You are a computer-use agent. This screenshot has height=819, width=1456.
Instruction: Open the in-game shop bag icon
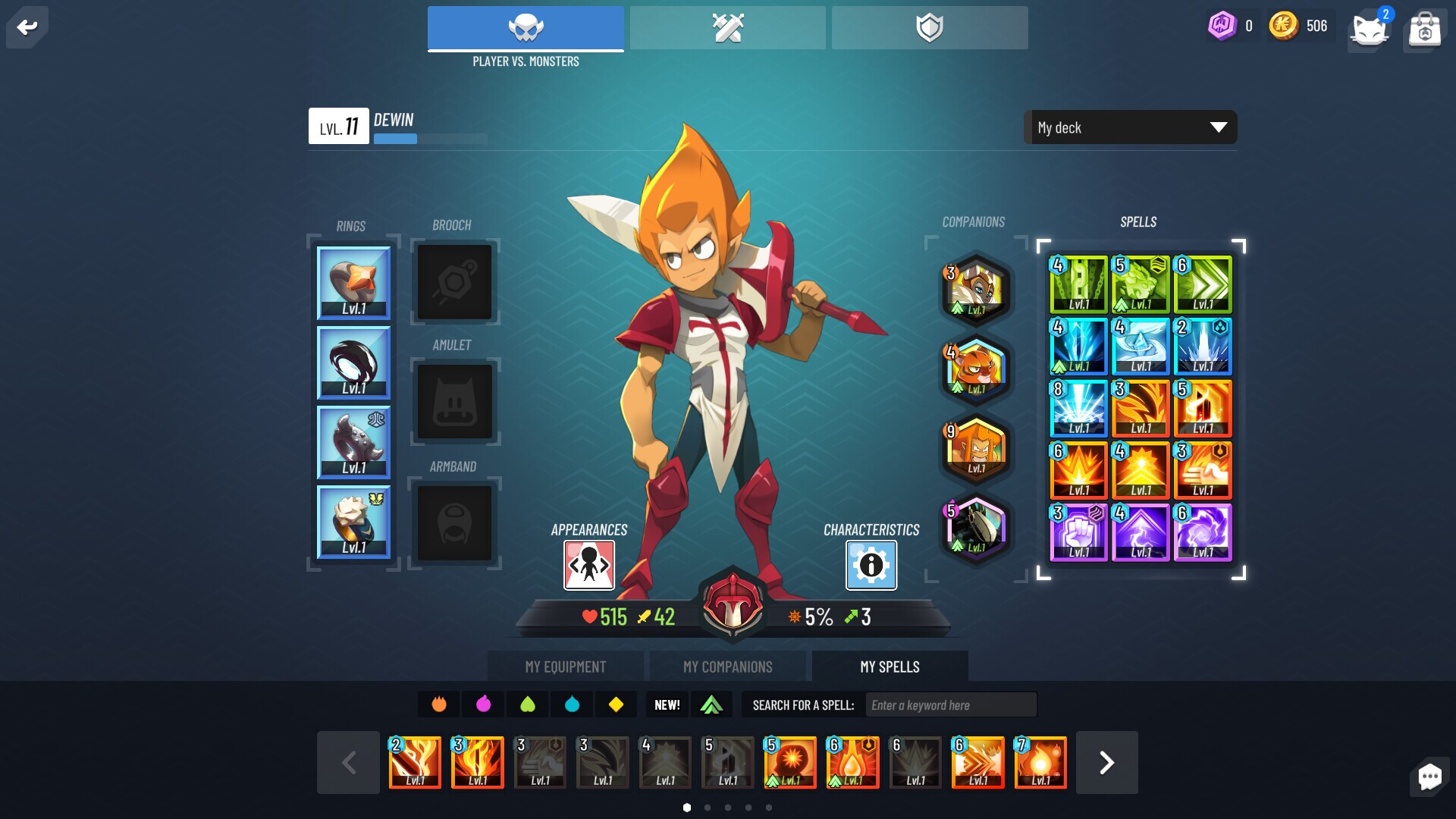point(1424,30)
